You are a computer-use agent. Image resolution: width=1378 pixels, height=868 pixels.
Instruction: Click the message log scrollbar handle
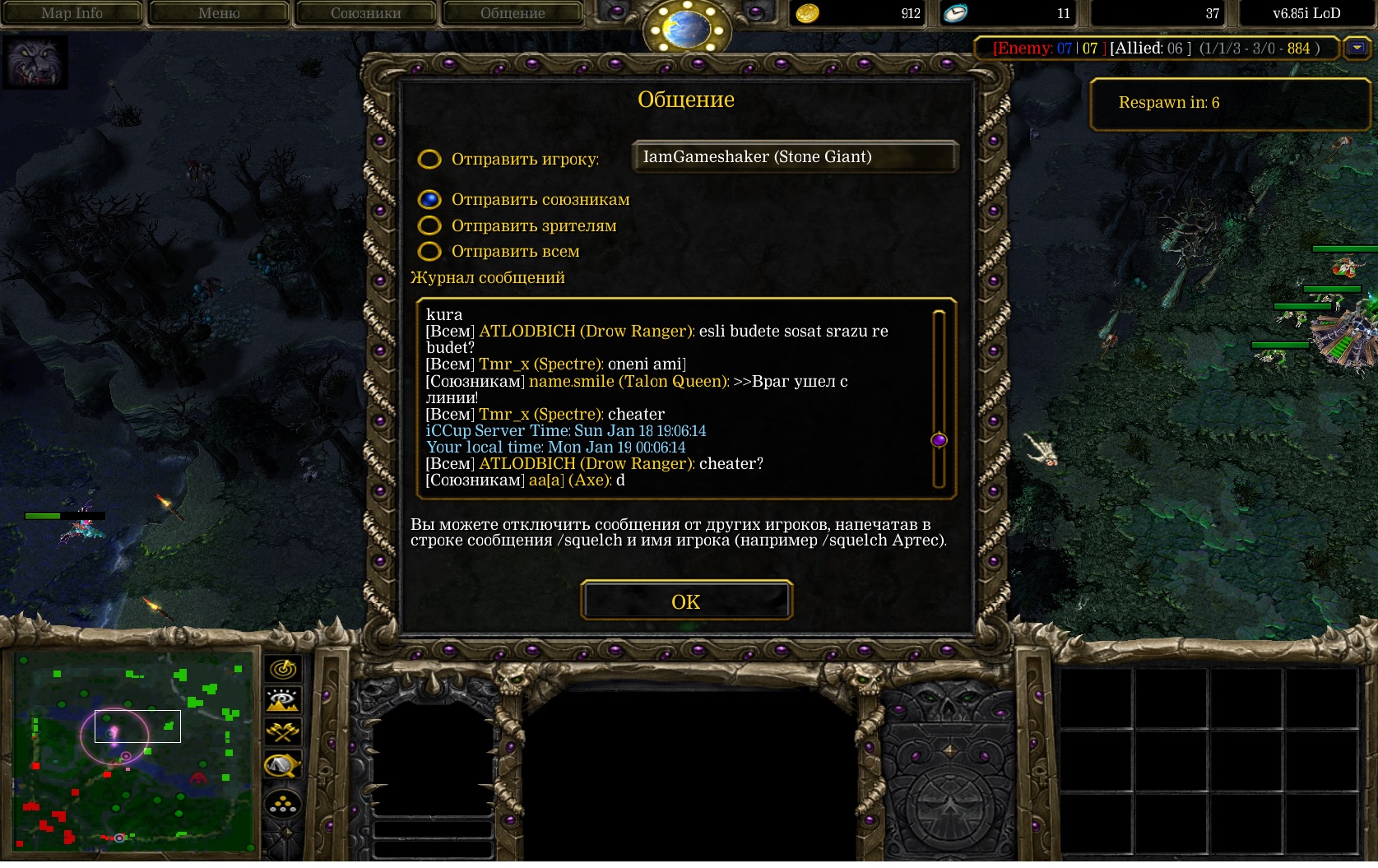coord(939,440)
